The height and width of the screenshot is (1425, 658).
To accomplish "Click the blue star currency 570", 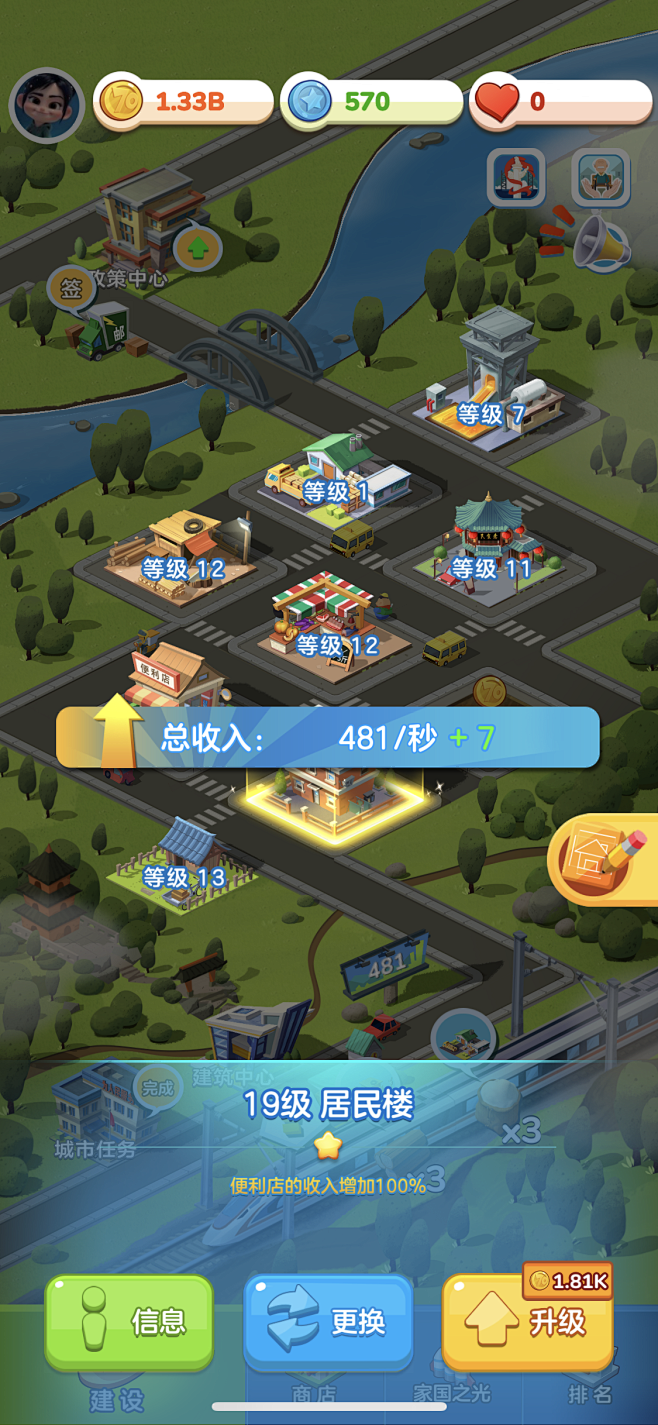I will (x=372, y=102).
